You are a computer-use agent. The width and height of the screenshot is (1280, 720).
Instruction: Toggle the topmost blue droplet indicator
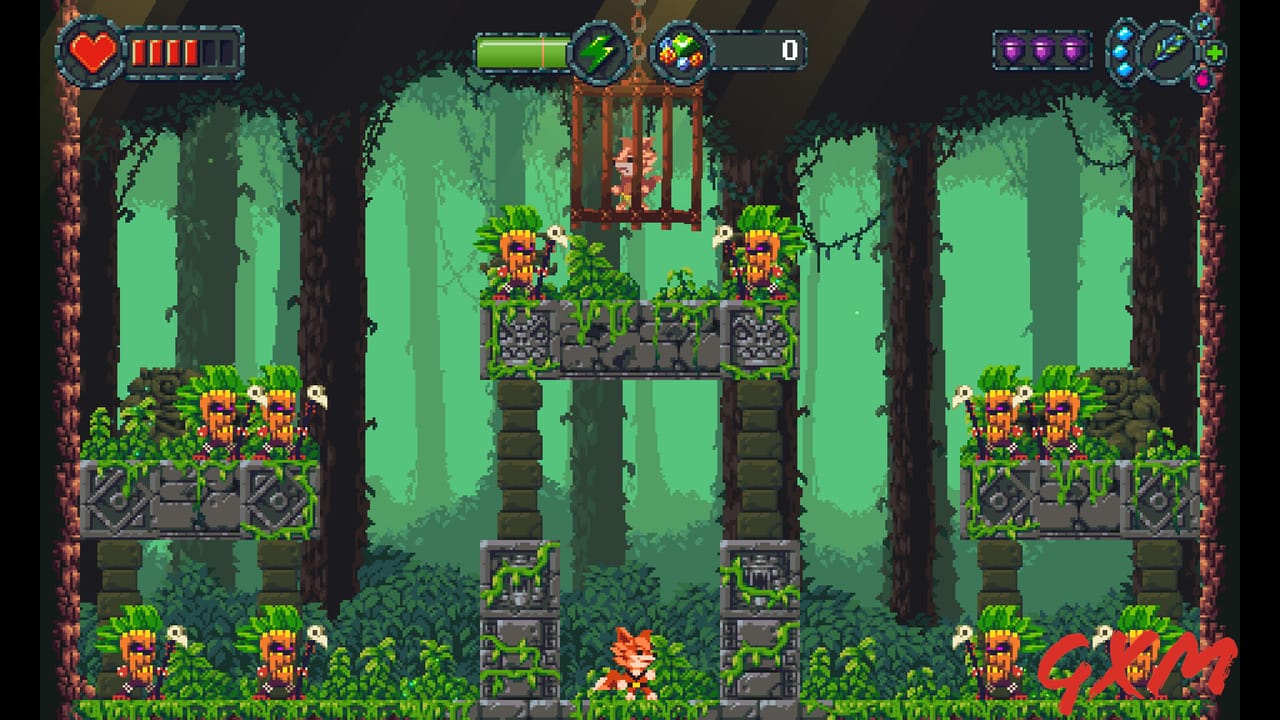(1123, 34)
